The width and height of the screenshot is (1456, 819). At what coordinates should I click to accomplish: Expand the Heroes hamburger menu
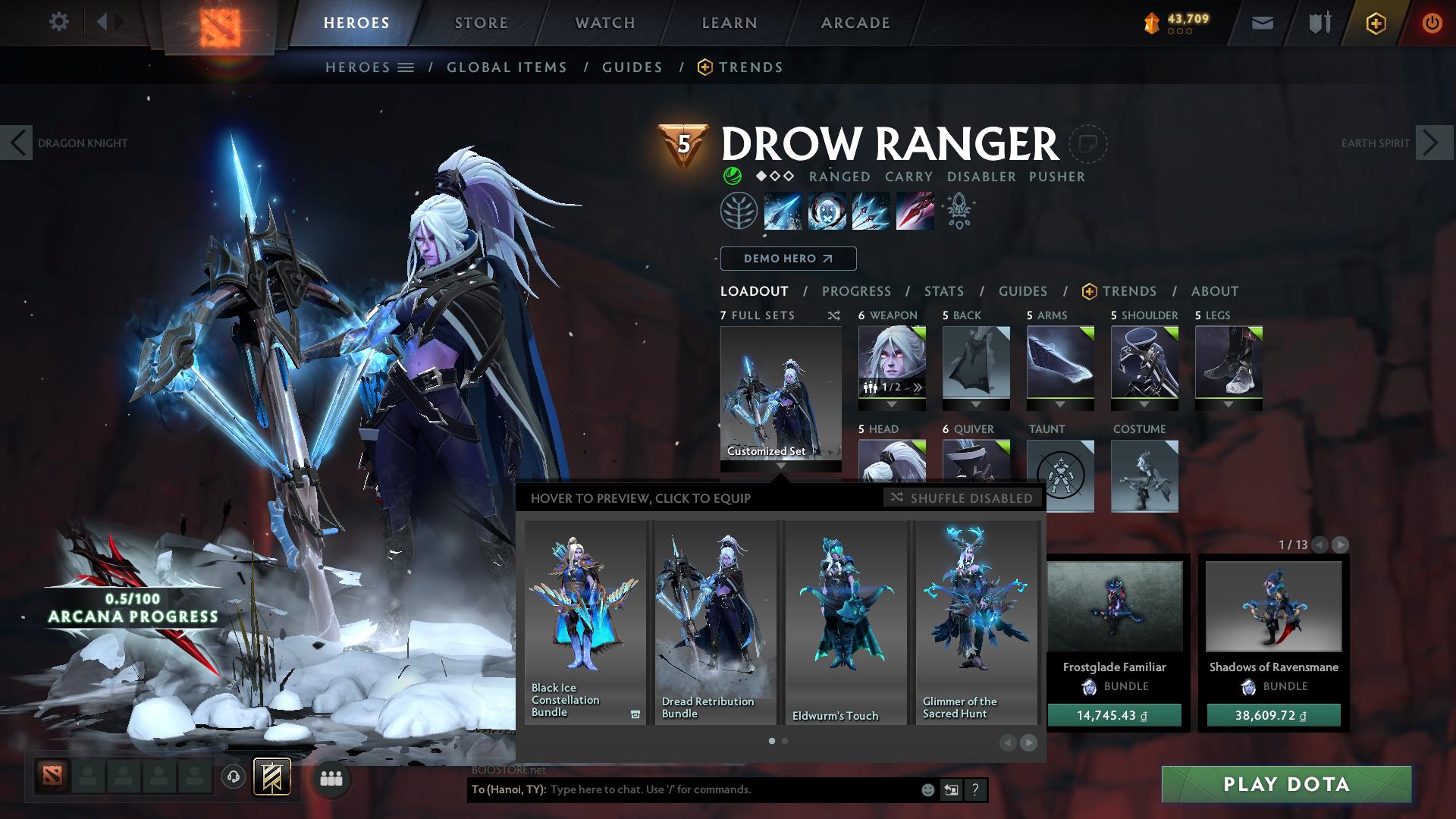(x=406, y=67)
